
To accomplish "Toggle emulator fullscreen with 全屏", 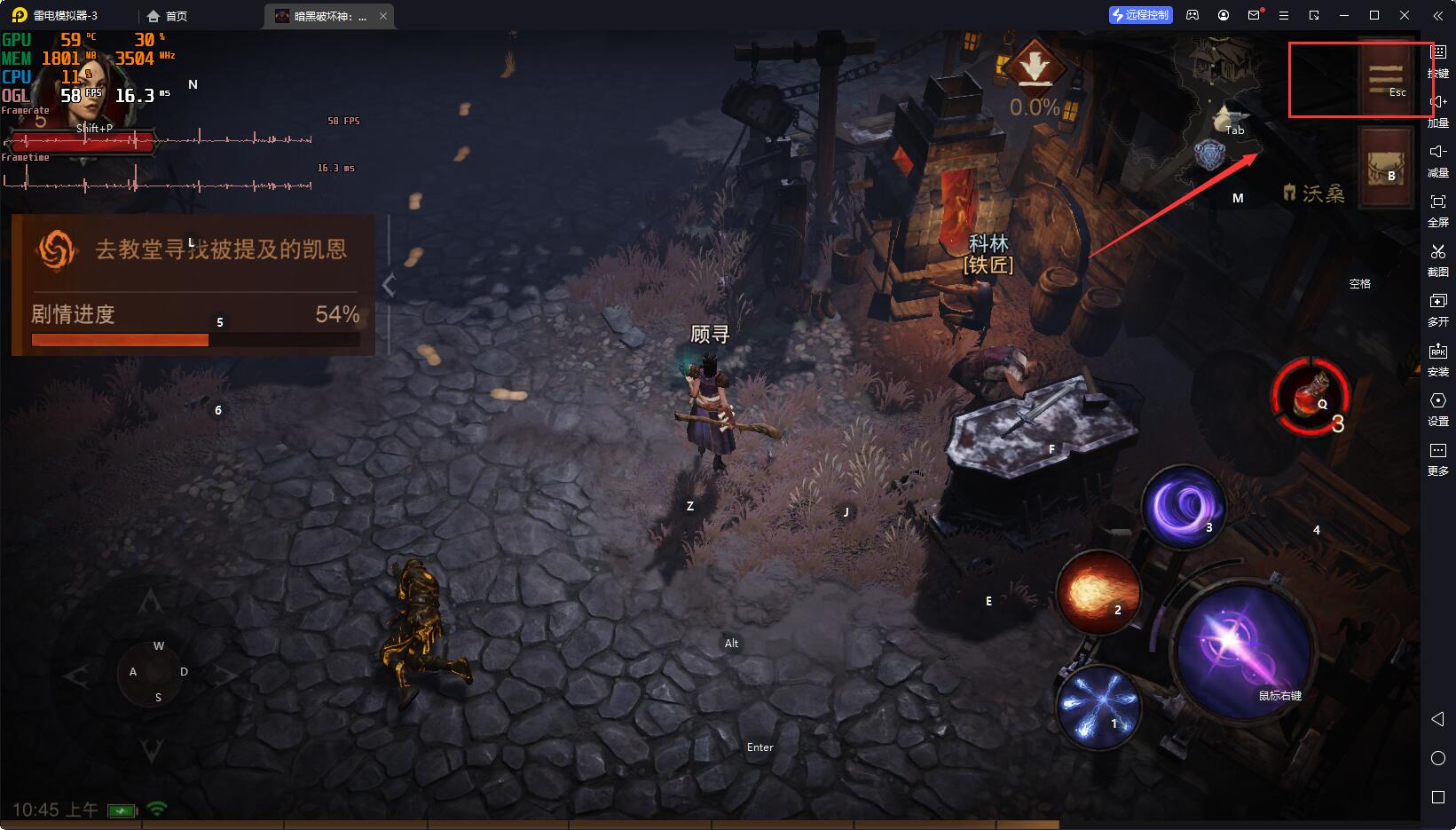I will pyautogui.click(x=1437, y=210).
